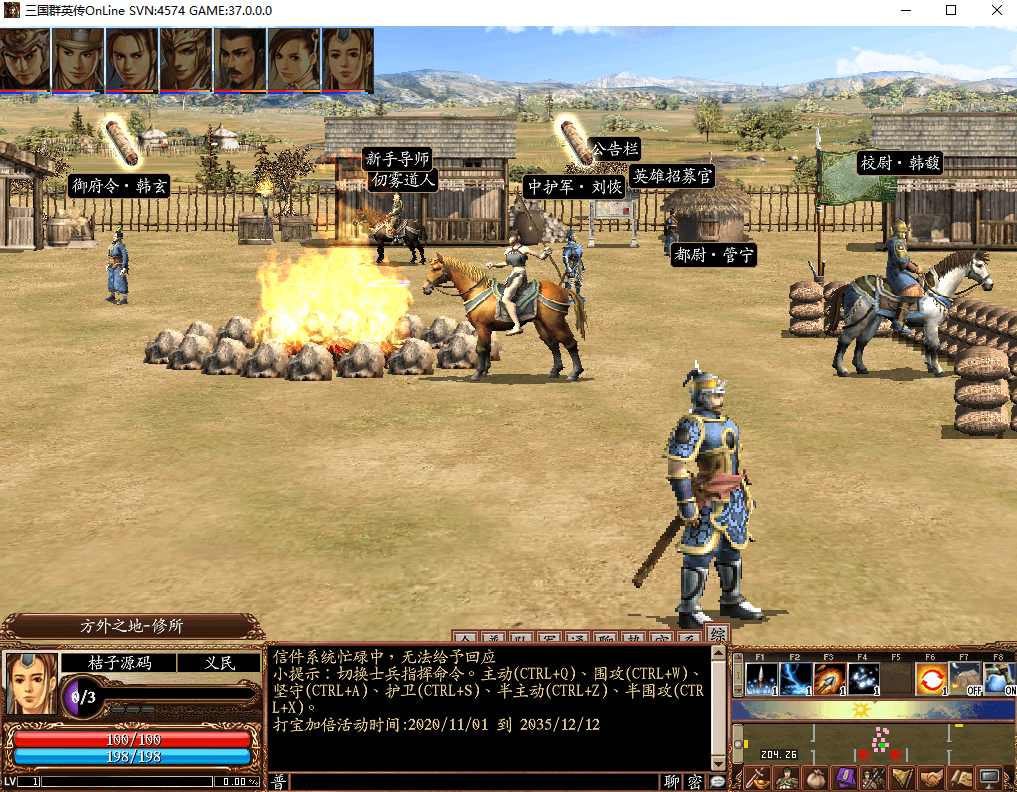
Task: Cast the F3 flaming arrow skill
Action: pos(829,680)
